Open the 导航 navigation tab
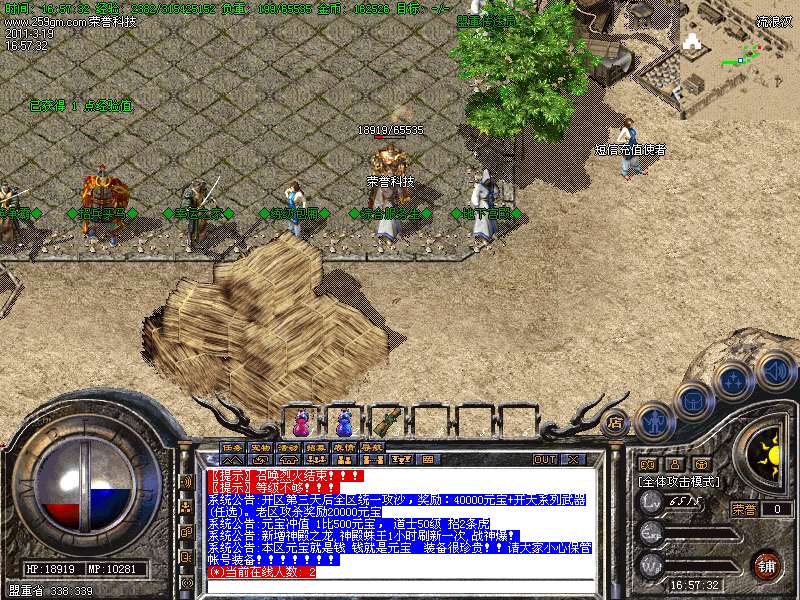800x600 pixels. [x=372, y=447]
